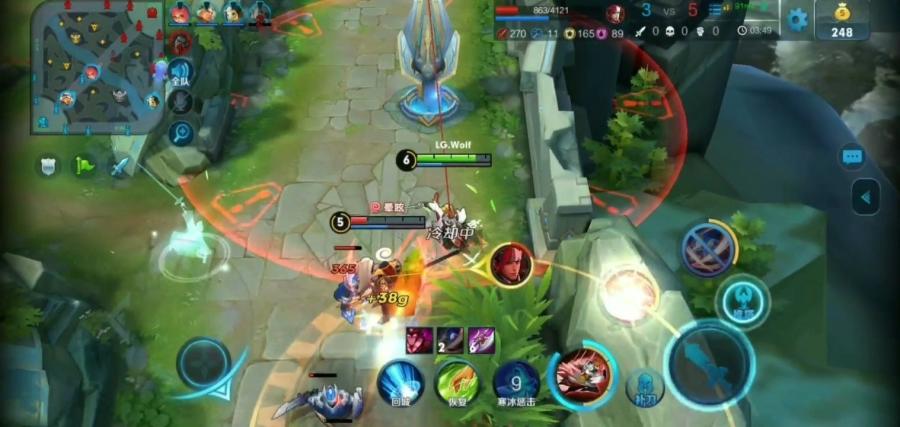
Task: Open the gear settings menu
Action: 797,19
